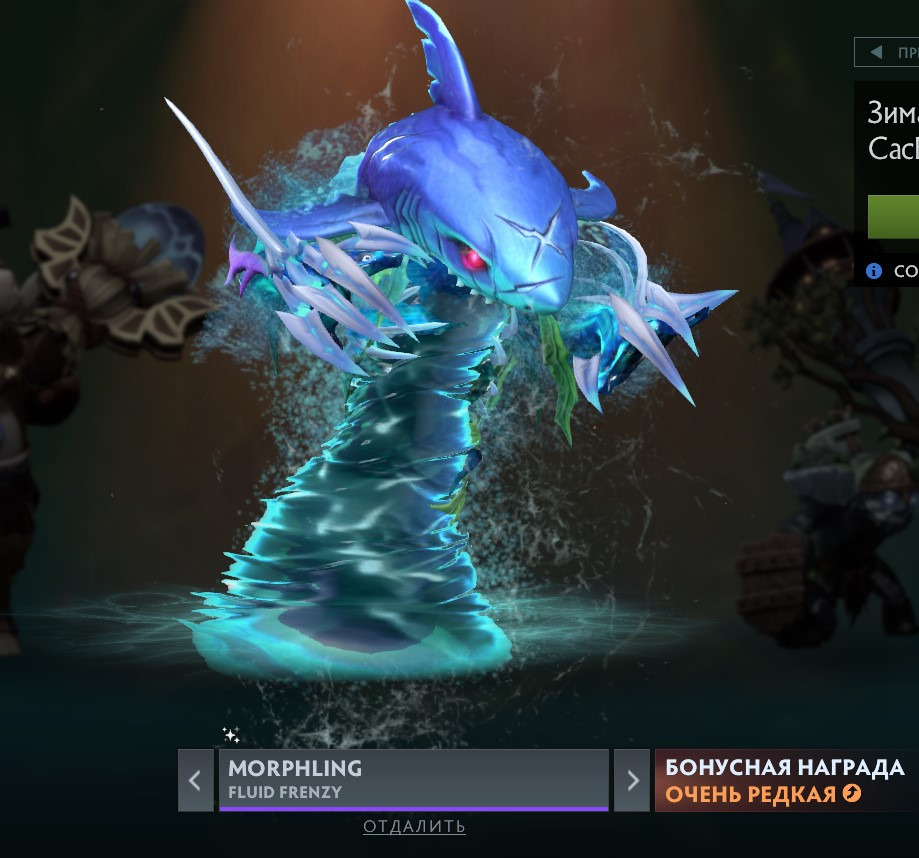Select the Morphling Fluid Frenzy item label

tap(413, 779)
